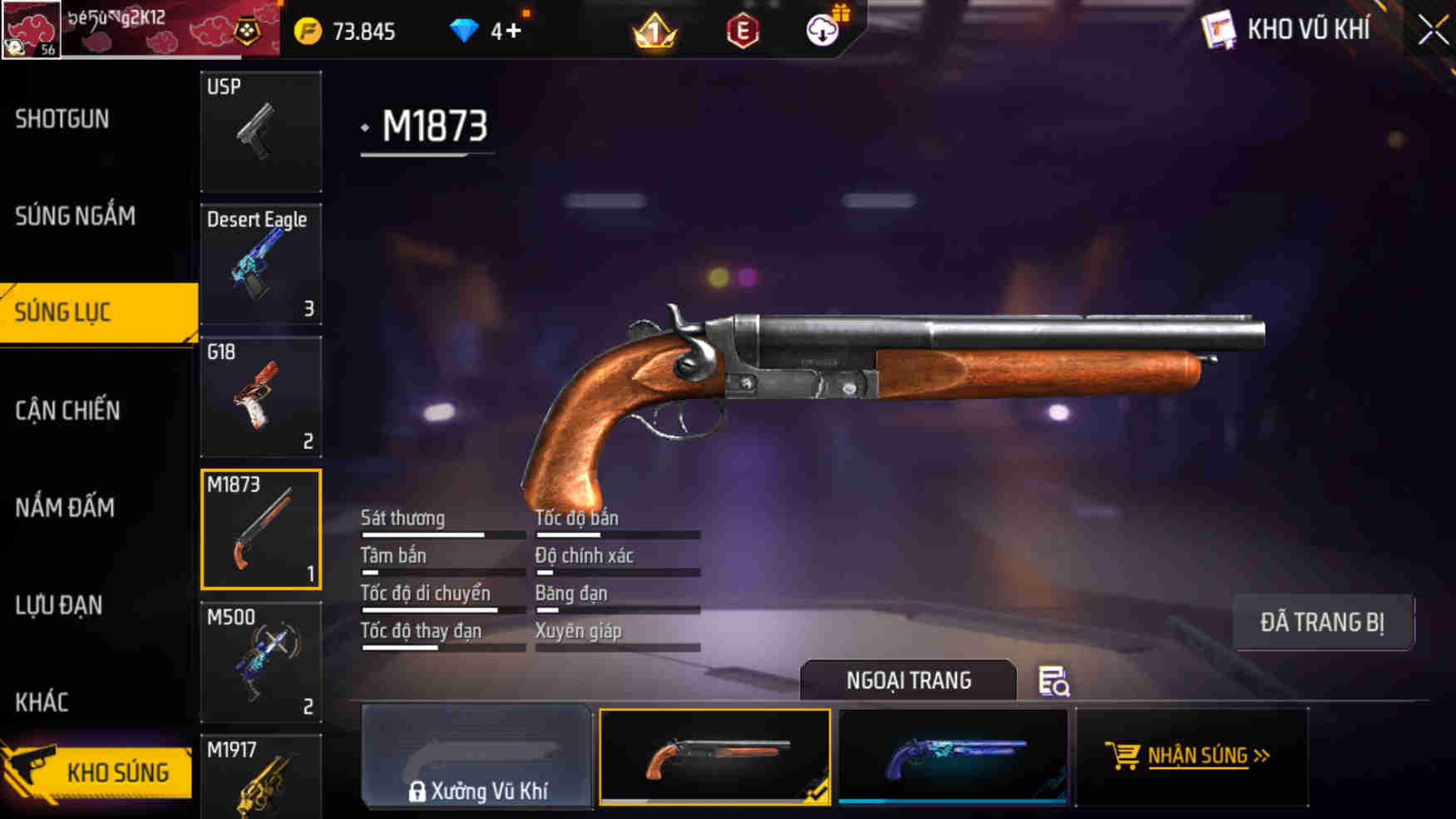Viewport: 1456px width, 819px height.
Task: Switch to the CẬN CHIẾN category
Action: point(67,410)
